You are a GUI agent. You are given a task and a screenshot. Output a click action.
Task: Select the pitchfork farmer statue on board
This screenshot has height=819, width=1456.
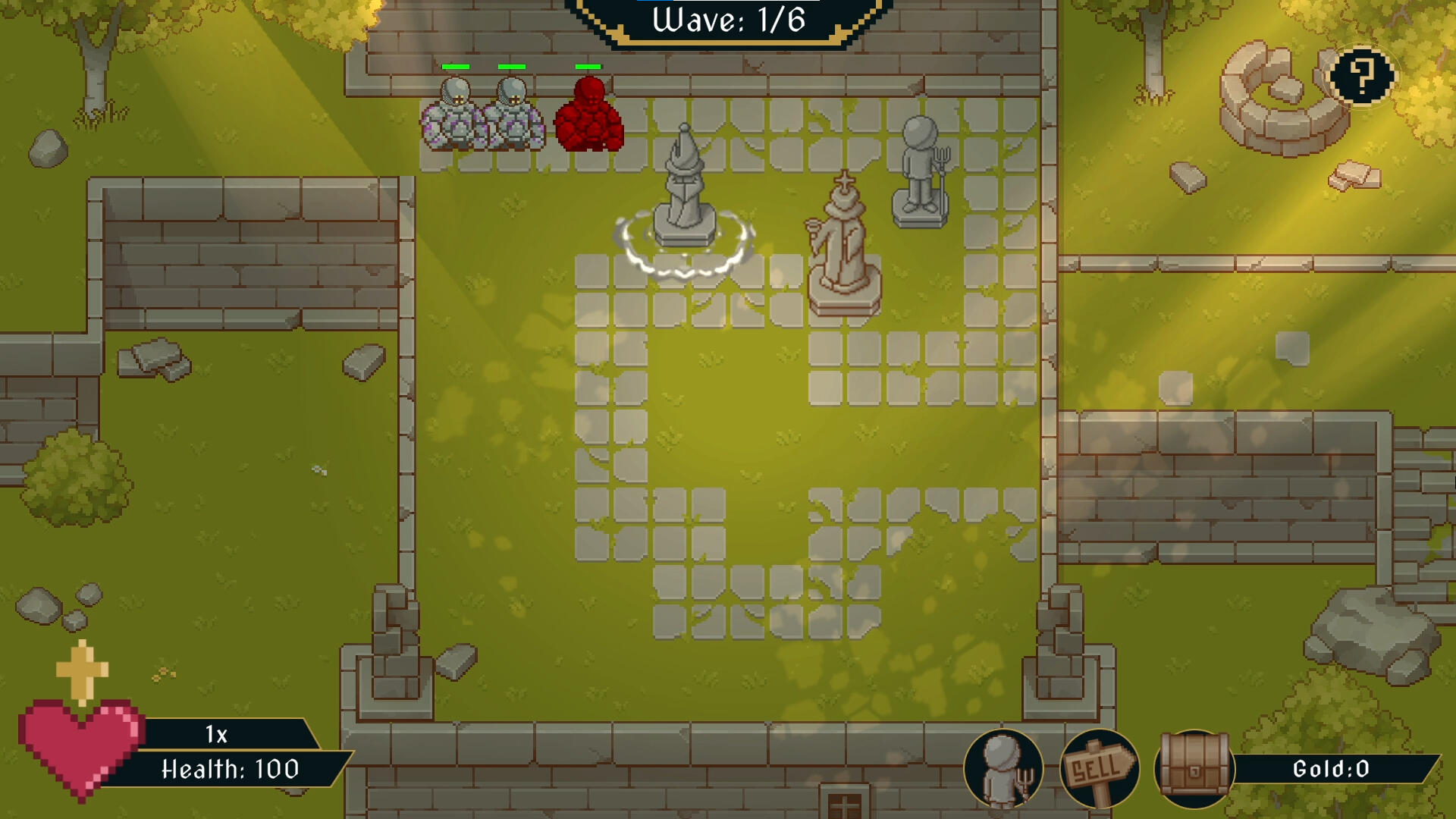click(921, 173)
